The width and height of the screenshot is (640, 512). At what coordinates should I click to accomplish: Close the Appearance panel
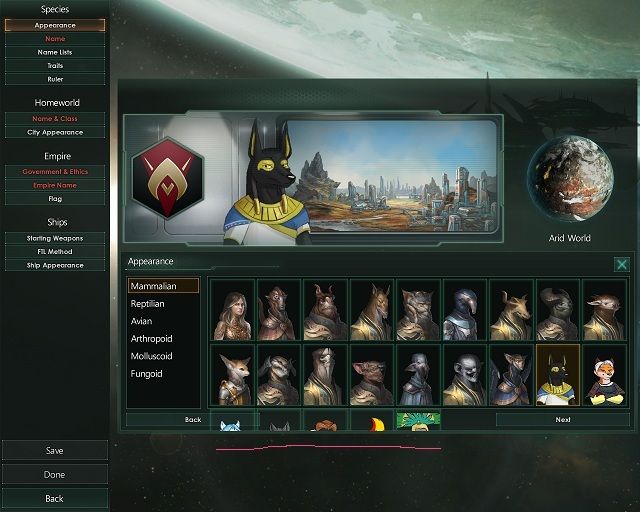pyautogui.click(x=621, y=265)
